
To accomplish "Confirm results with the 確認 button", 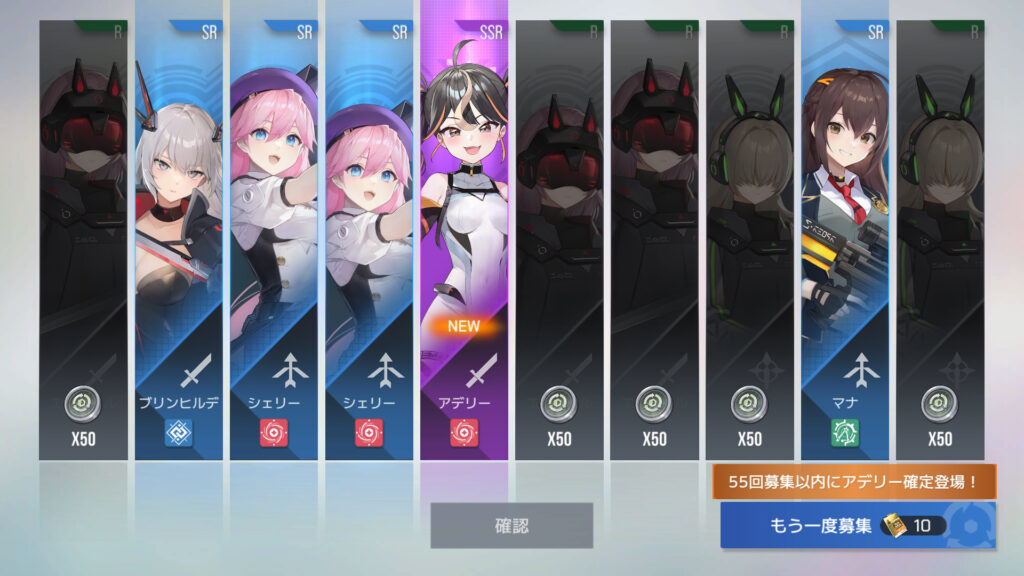I will (x=511, y=525).
